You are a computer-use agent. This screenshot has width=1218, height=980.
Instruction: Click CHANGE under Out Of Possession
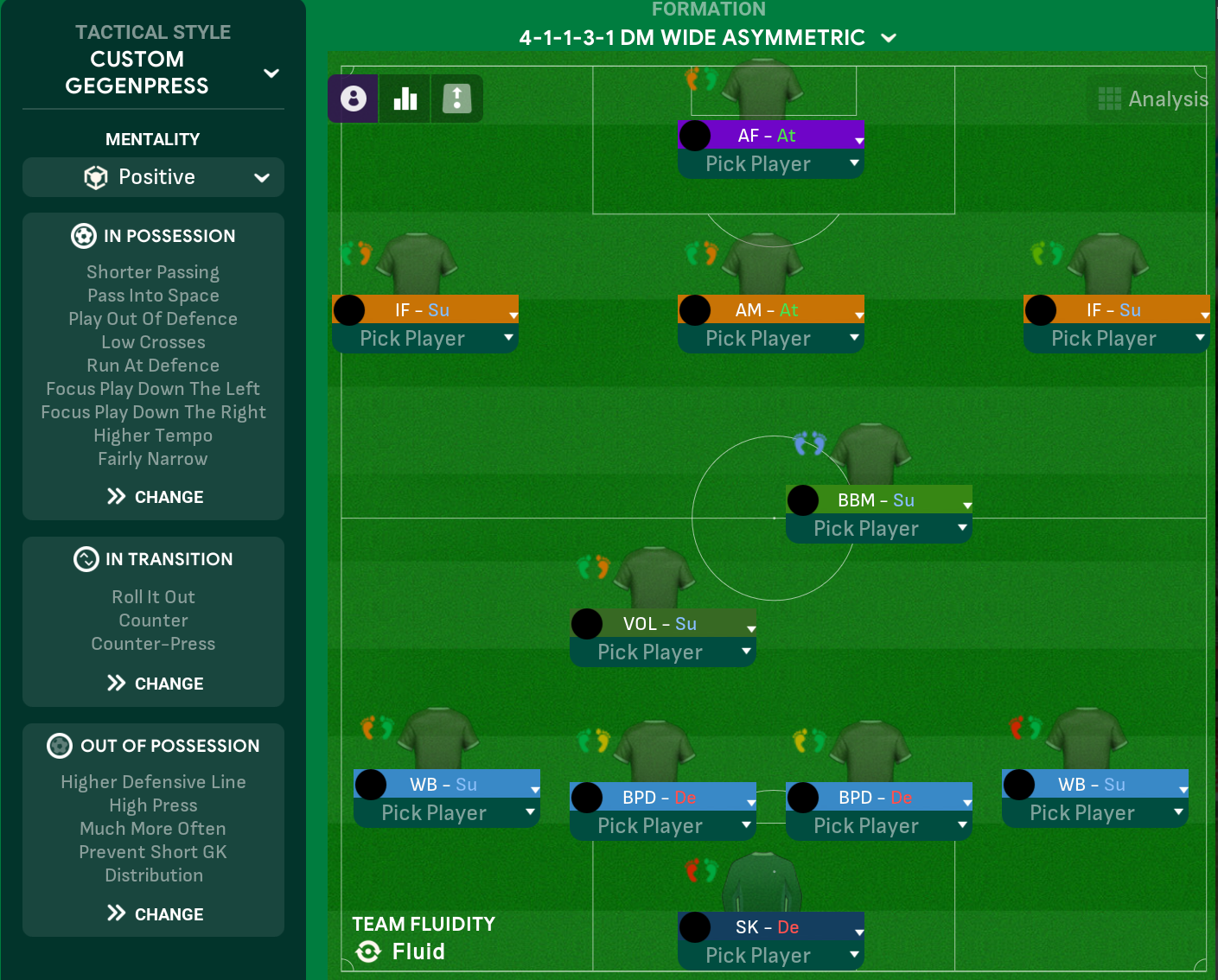click(153, 913)
